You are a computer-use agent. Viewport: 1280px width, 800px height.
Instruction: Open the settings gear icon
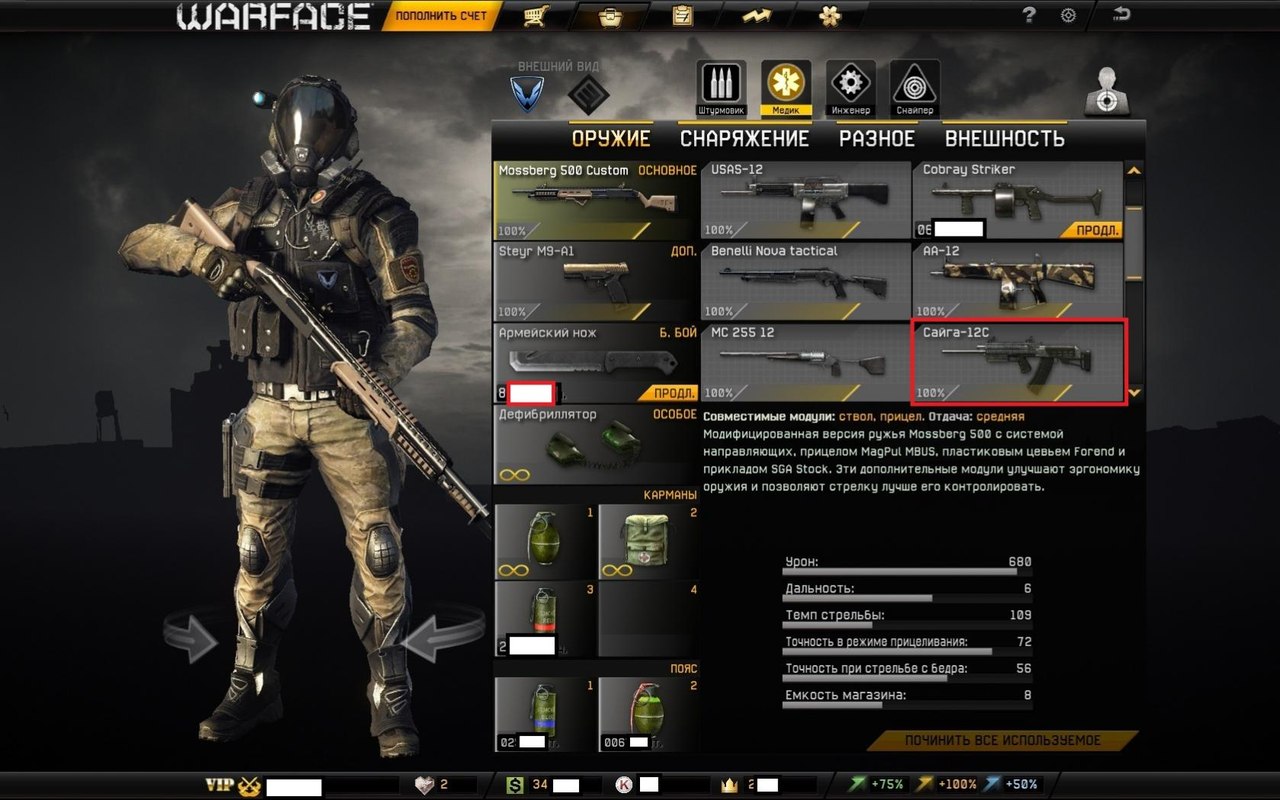pos(1068,15)
